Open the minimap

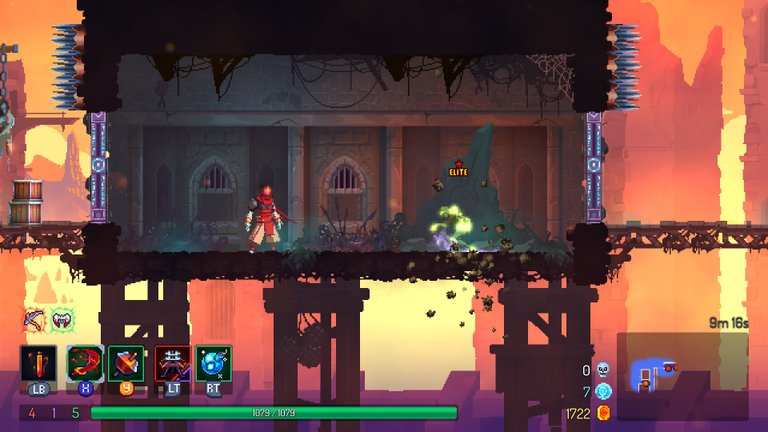pyautogui.click(x=681, y=375)
